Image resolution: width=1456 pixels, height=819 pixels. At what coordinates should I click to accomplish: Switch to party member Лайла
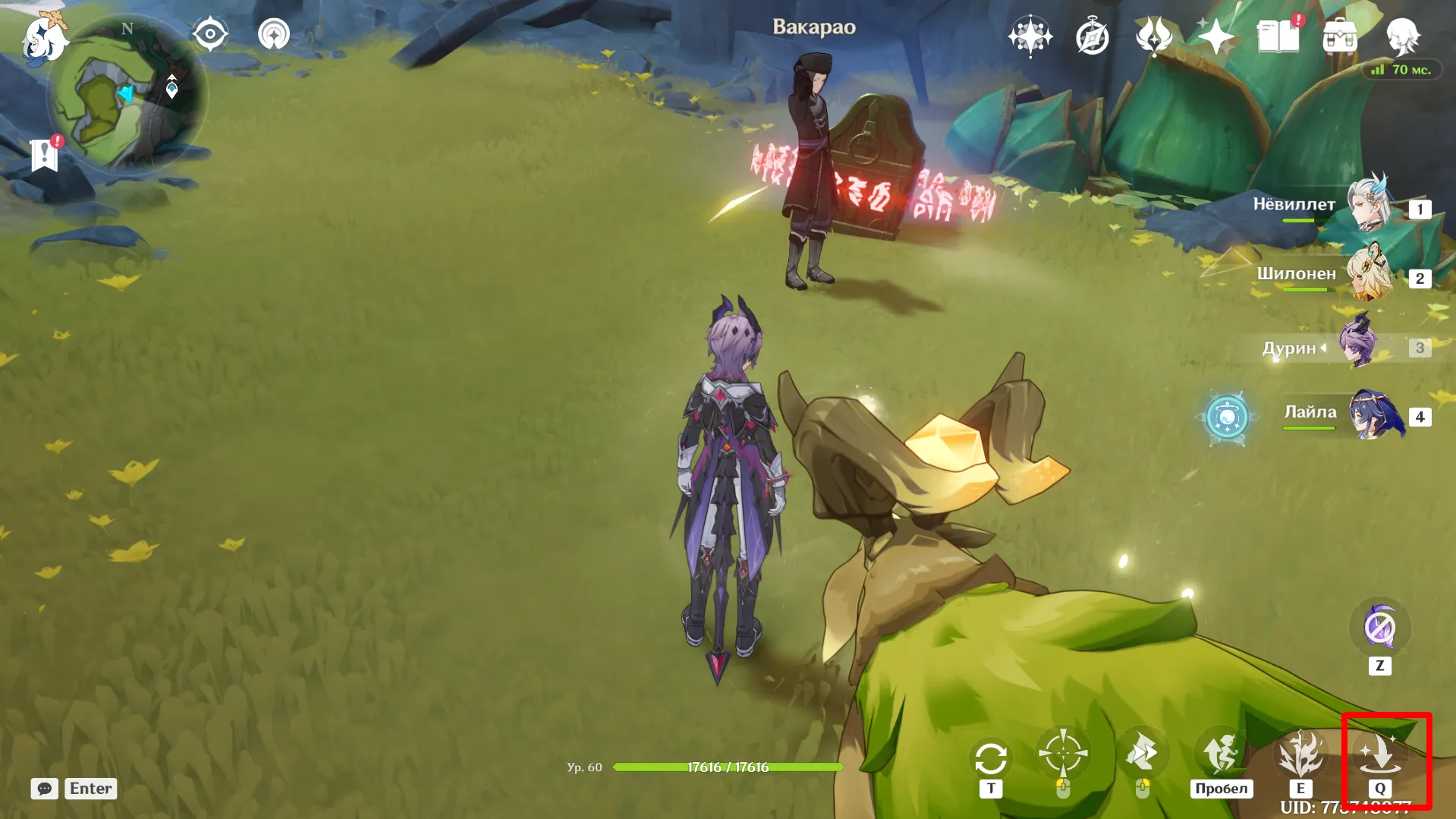pyautogui.click(x=1375, y=414)
